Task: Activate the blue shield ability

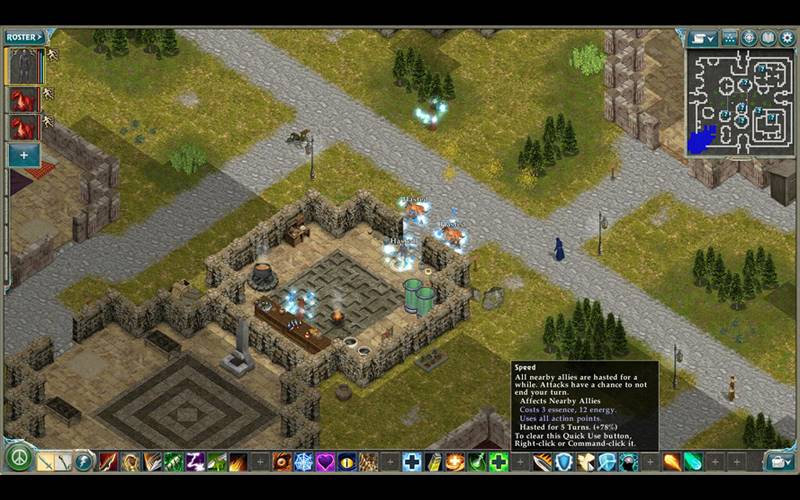Action: (564, 461)
